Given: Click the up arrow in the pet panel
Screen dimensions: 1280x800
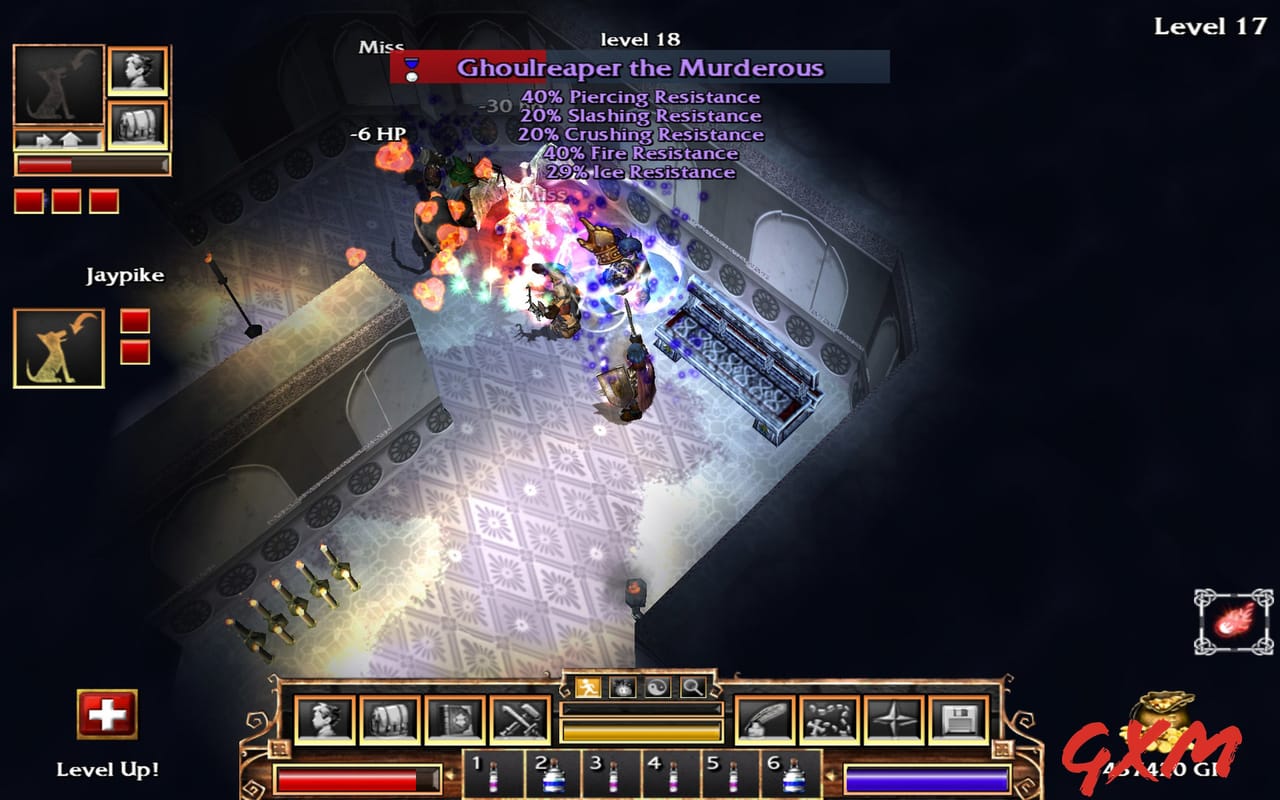Looking at the screenshot, I should click(x=71, y=139).
